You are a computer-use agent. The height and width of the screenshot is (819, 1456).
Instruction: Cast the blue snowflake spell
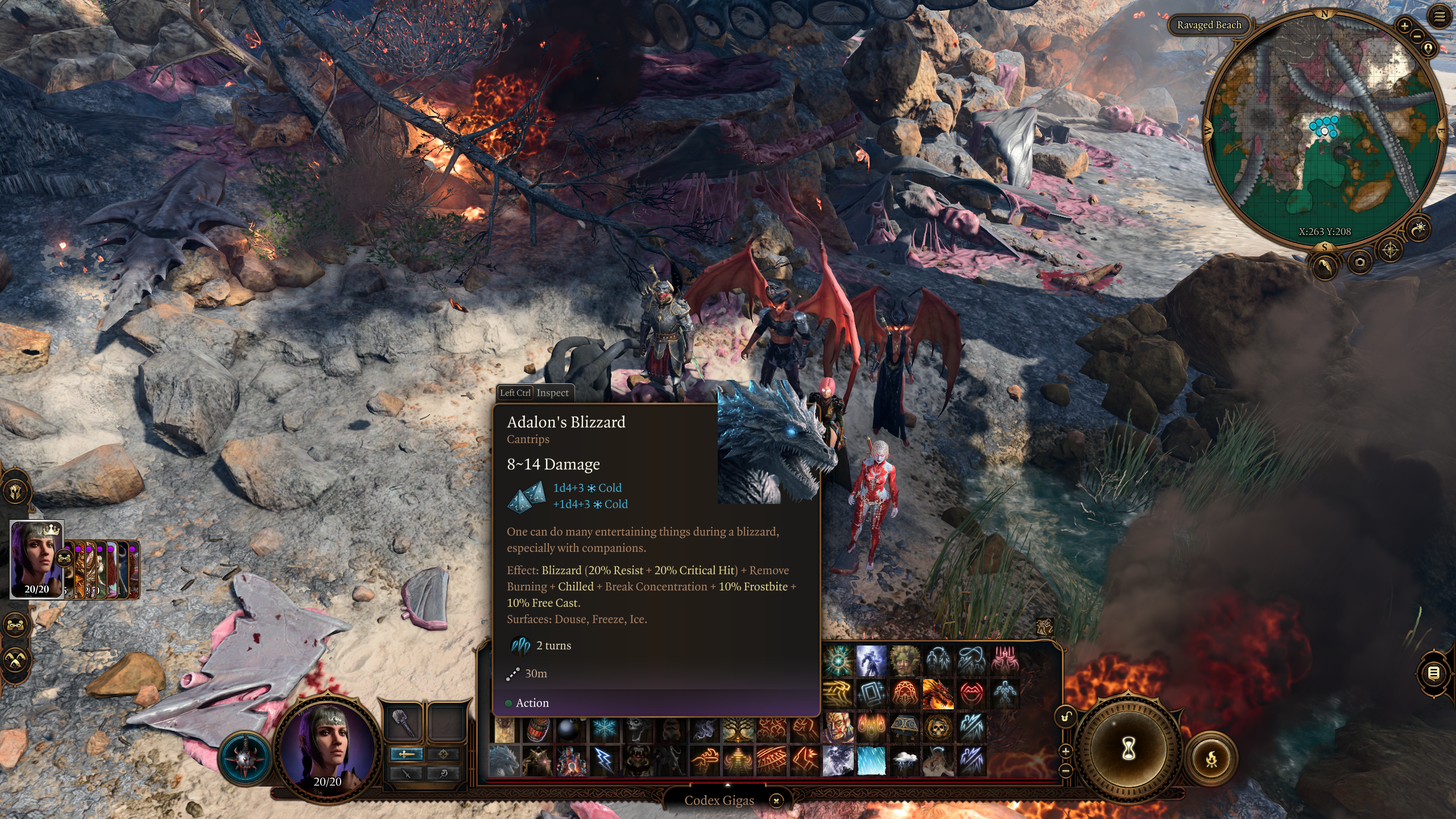(604, 729)
